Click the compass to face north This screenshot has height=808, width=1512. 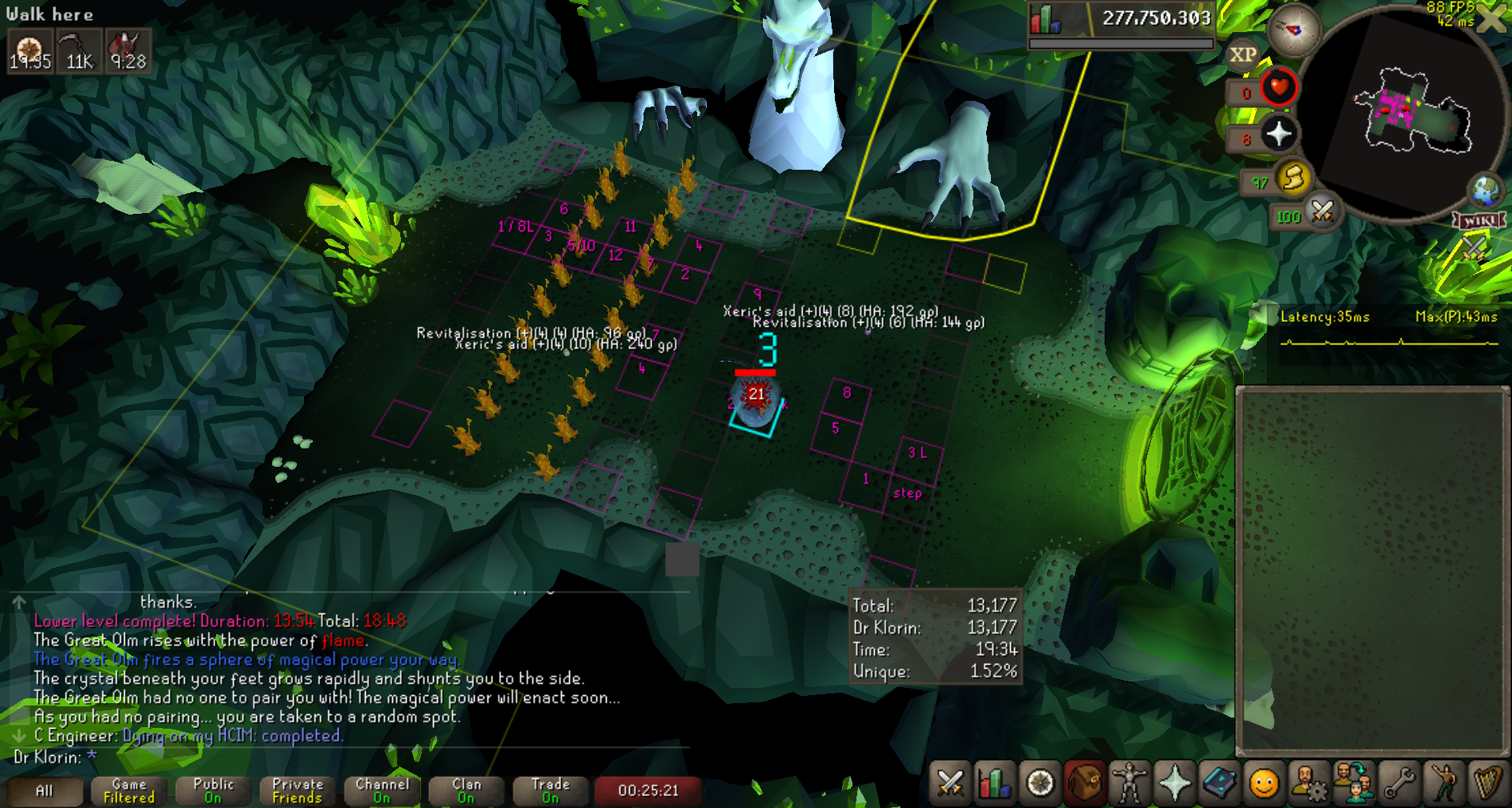pos(1293,30)
